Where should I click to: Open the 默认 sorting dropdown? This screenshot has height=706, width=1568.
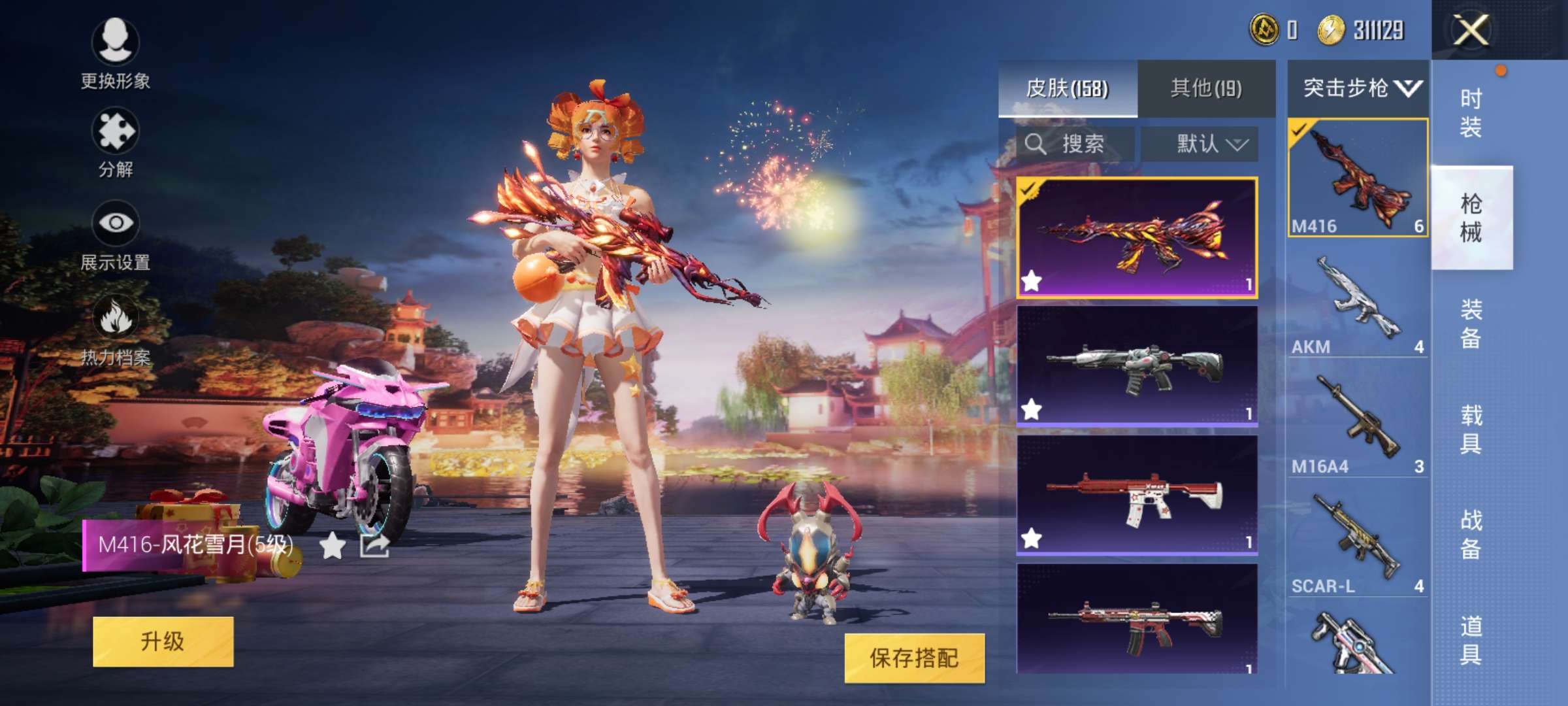tap(1201, 144)
